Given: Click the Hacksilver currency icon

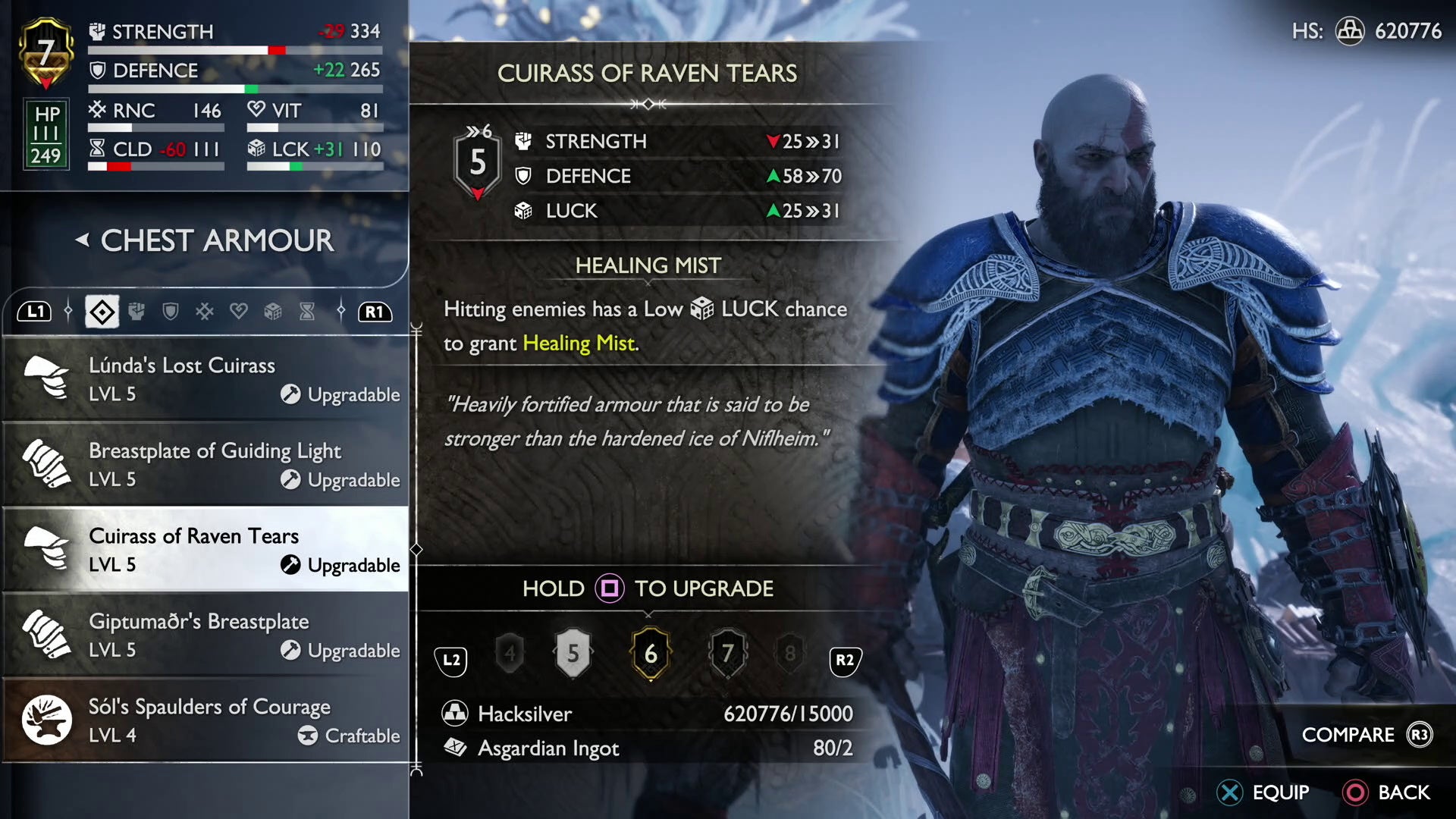Looking at the screenshot, I should [455, 714].
